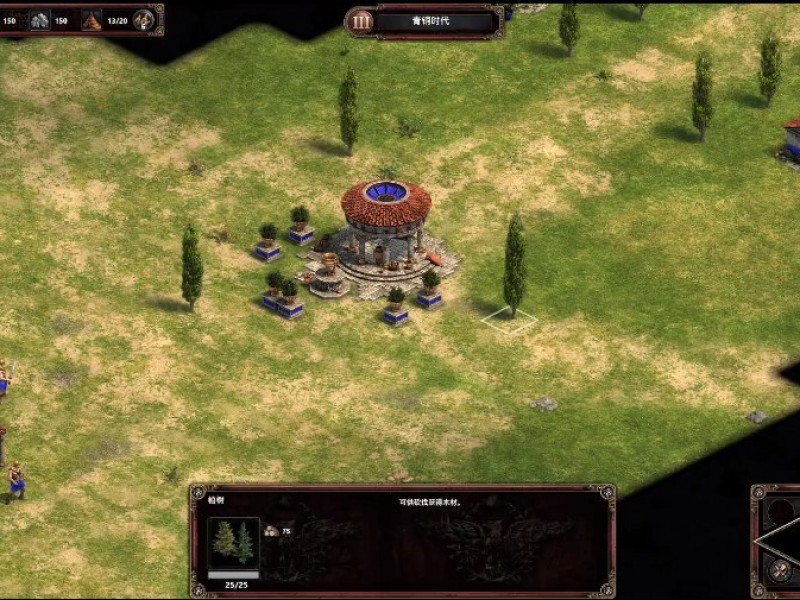Screen dimensions: 800x600
Task: Click the roman numeral III age emblem
Action: coord(362,21)
